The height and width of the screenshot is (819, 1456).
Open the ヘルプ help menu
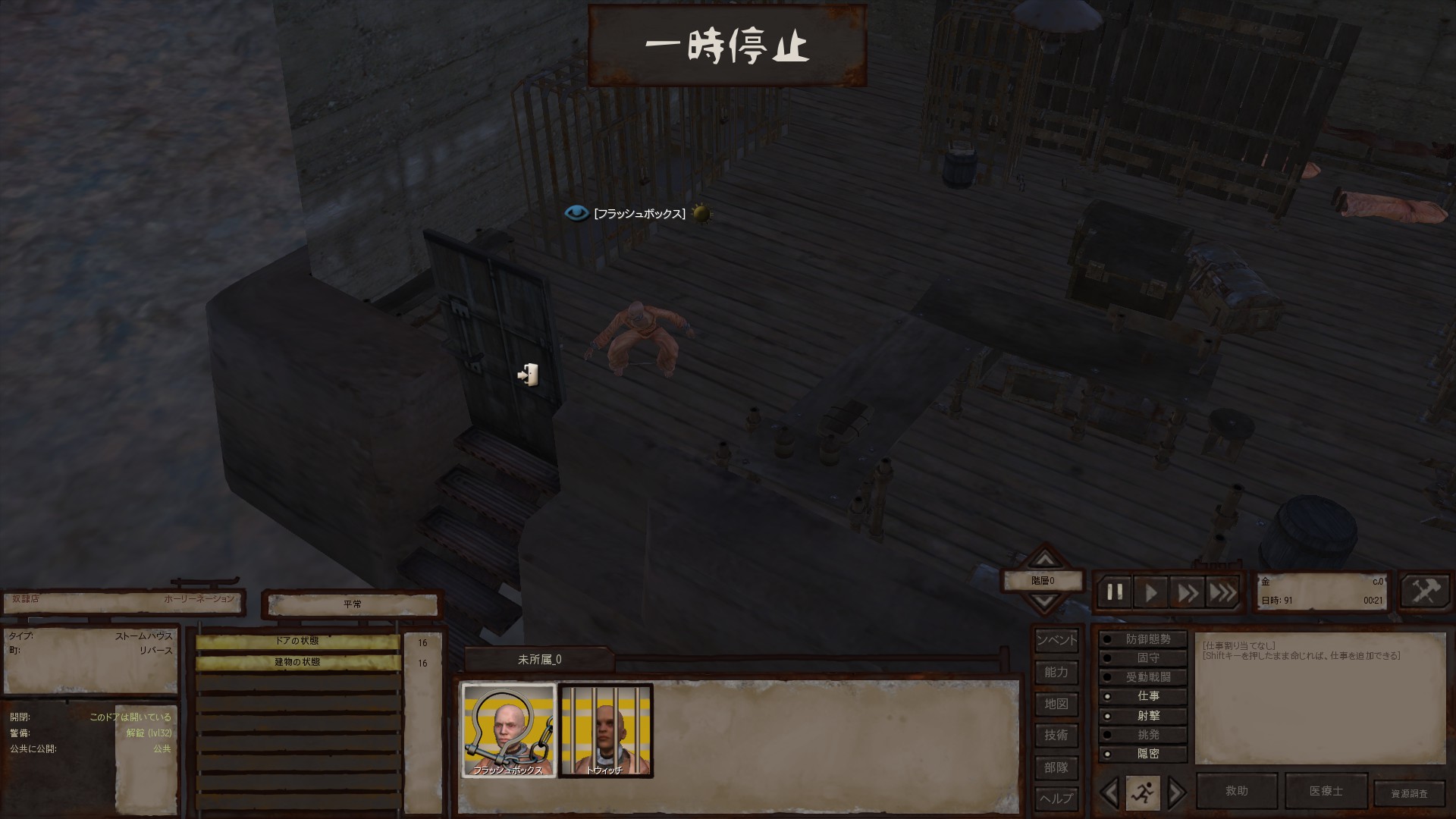pos(1056,799)
